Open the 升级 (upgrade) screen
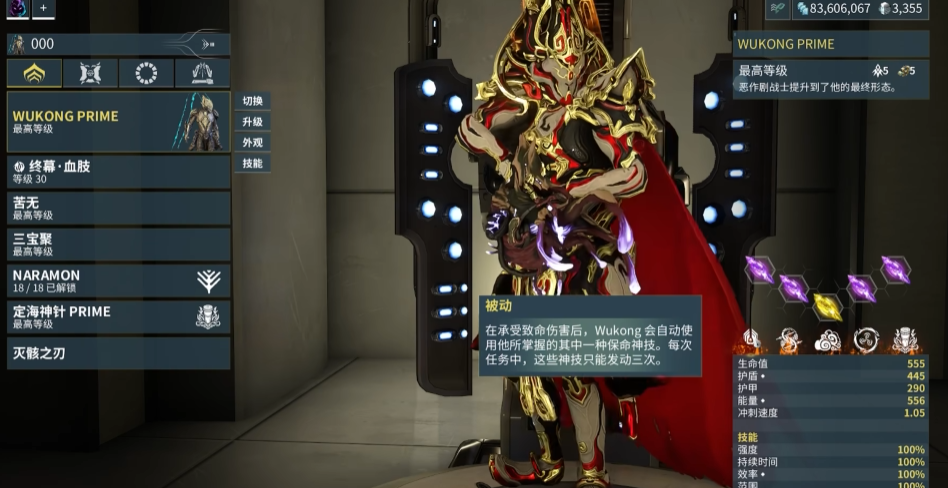The height and width of the screenshot is (488, 948). 252,122
